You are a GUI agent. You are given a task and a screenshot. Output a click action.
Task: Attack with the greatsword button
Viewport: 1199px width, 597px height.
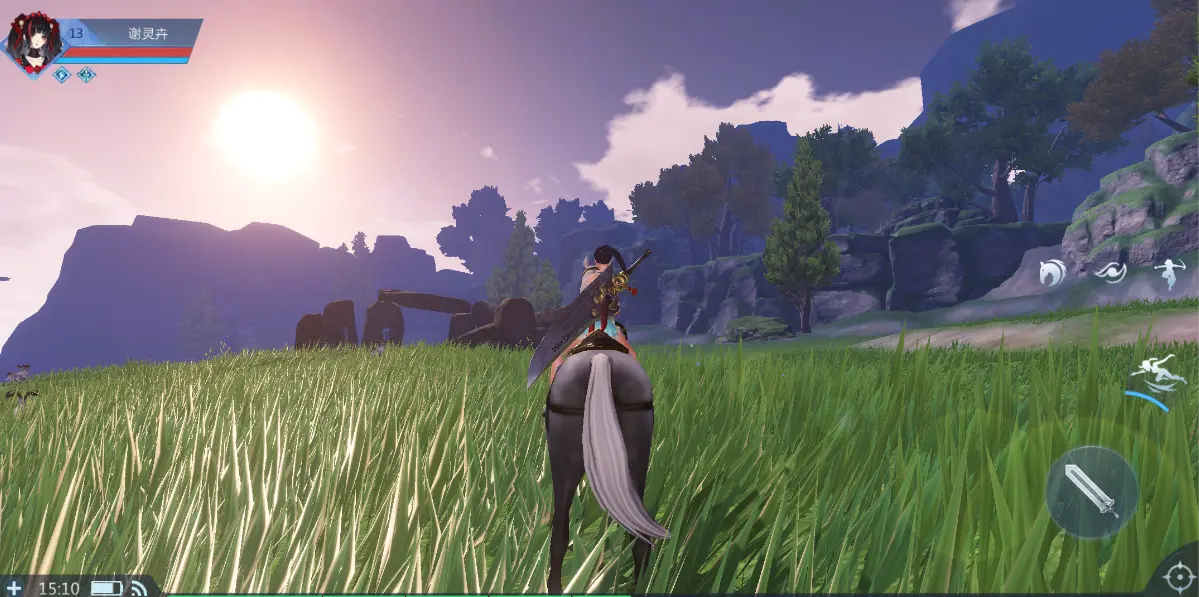tap(1091, 491)
